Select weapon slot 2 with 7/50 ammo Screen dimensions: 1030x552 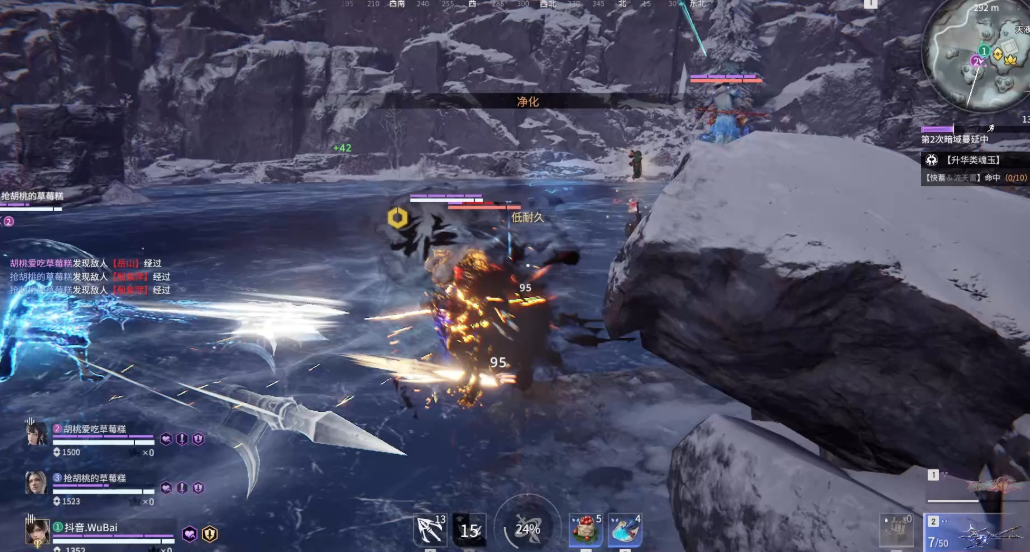click(x=975, y=532)
